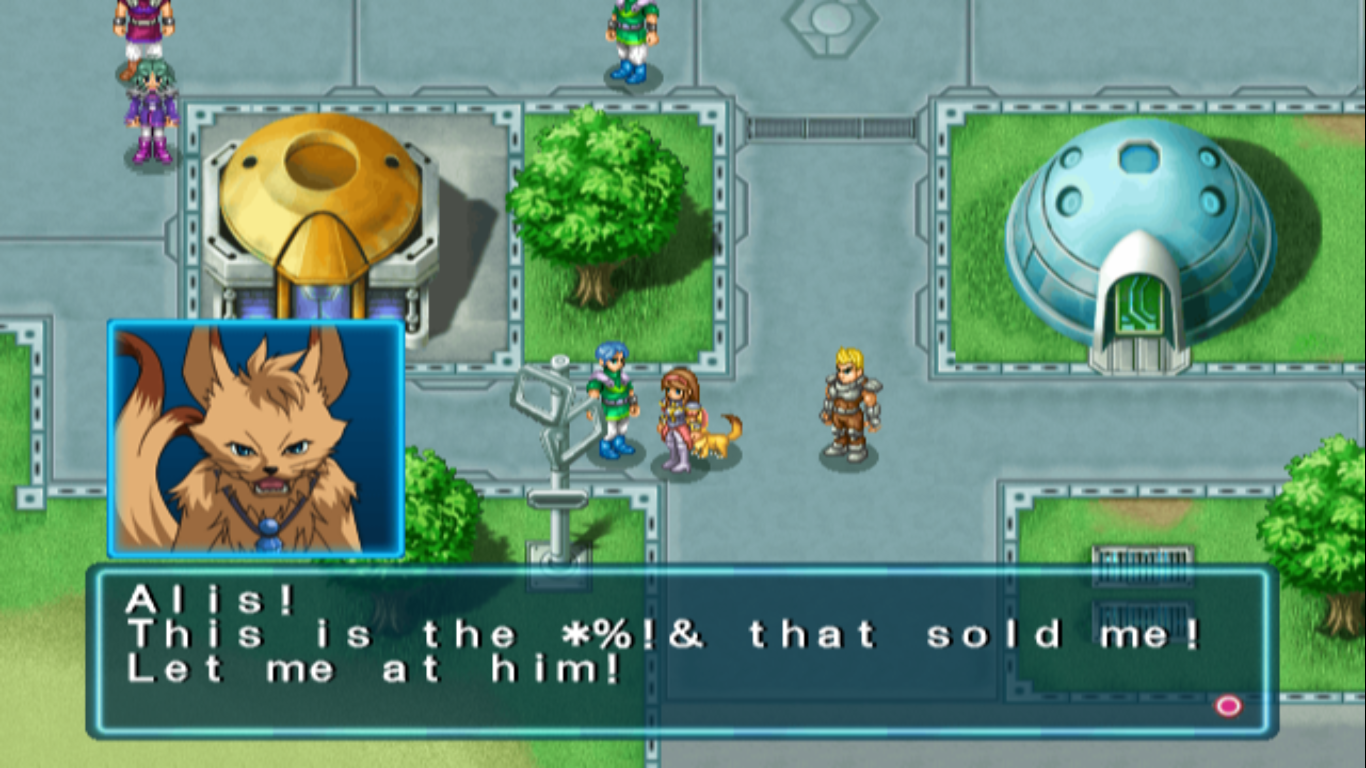Click the Myau cat portrait
1366x768 pixels.
click(254, 439)
